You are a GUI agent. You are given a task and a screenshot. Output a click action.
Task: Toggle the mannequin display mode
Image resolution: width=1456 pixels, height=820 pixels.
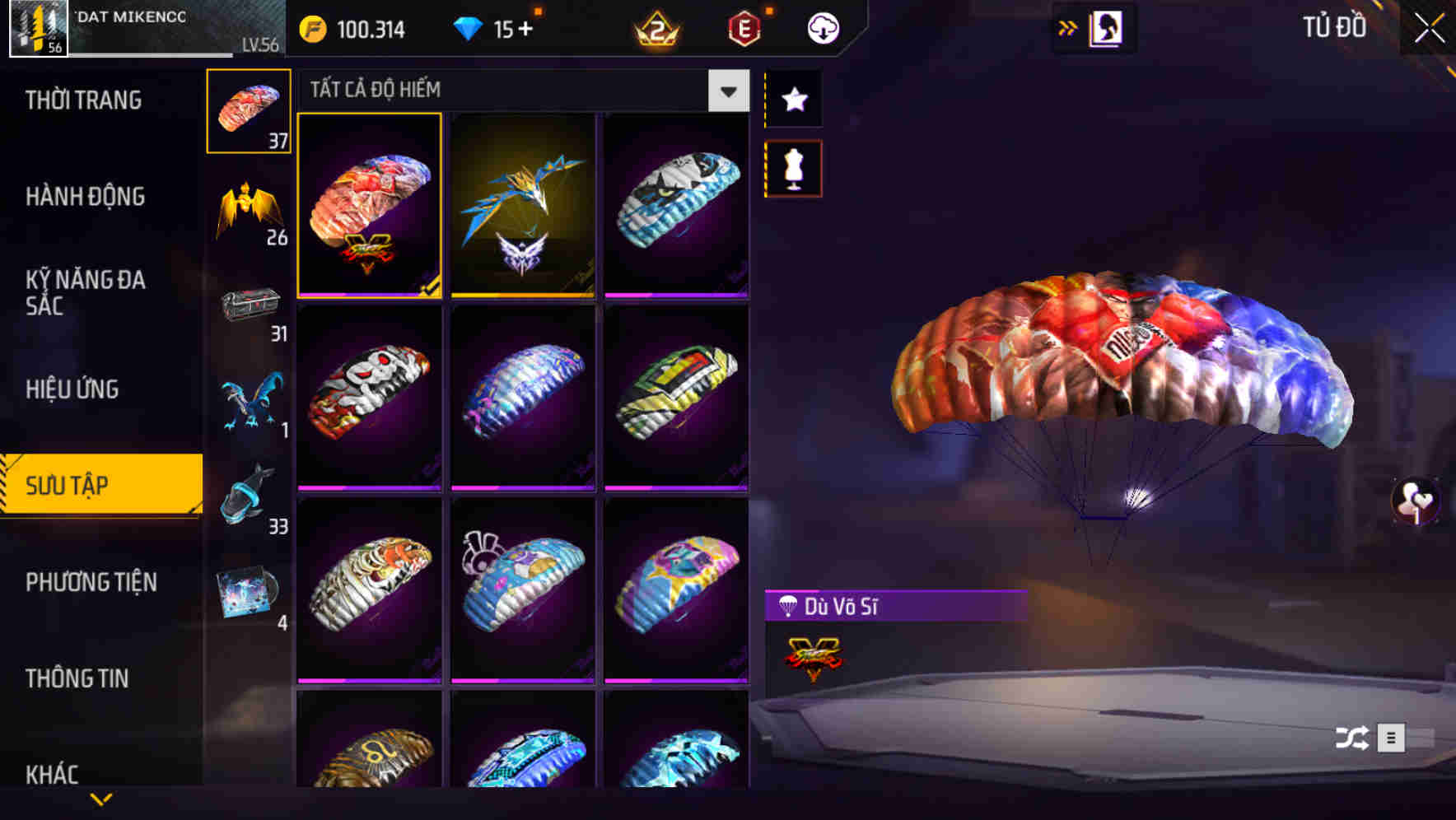pos(793,167)
